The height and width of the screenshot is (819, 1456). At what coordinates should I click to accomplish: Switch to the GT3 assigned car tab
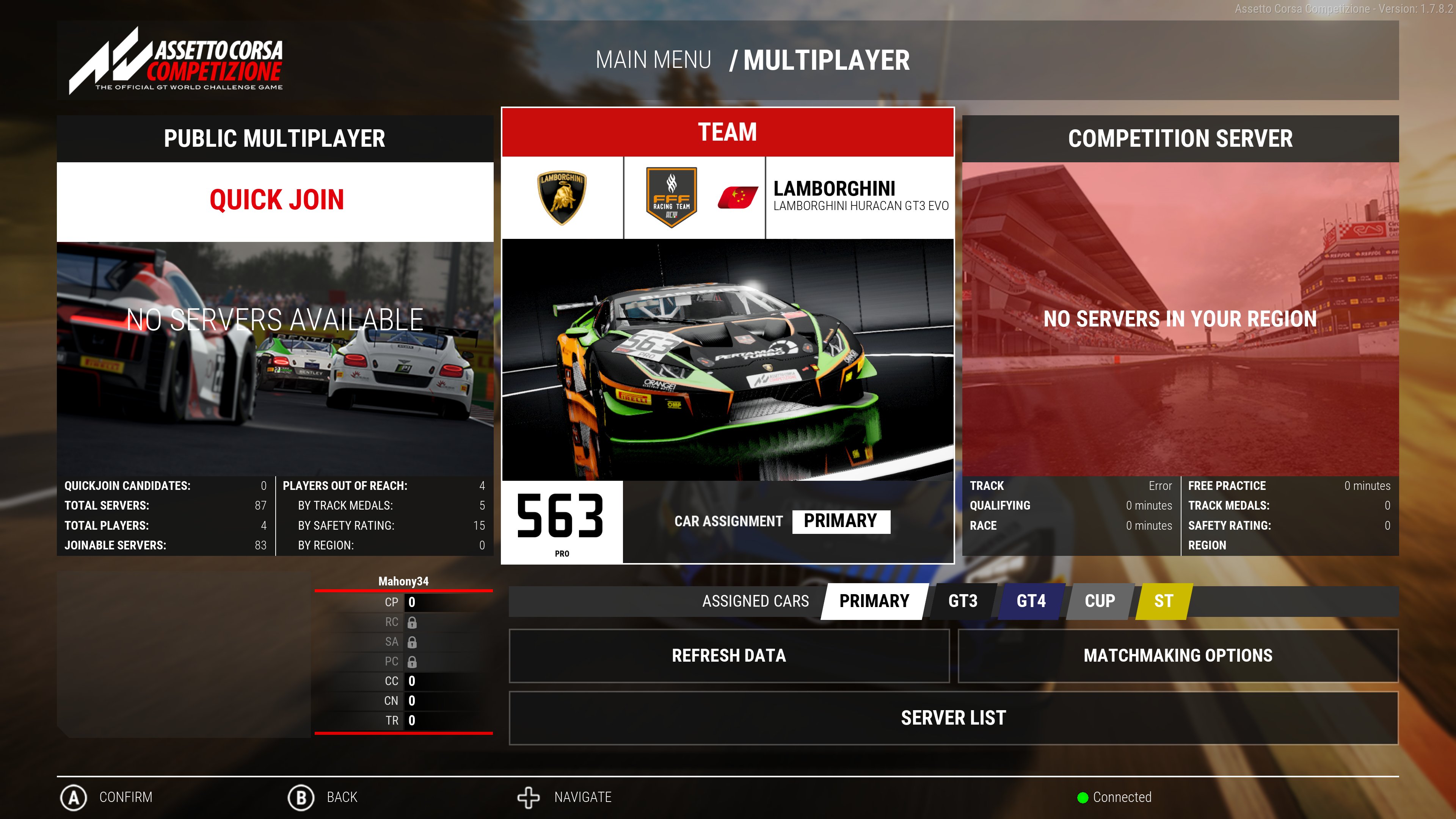tap(963, 601)
